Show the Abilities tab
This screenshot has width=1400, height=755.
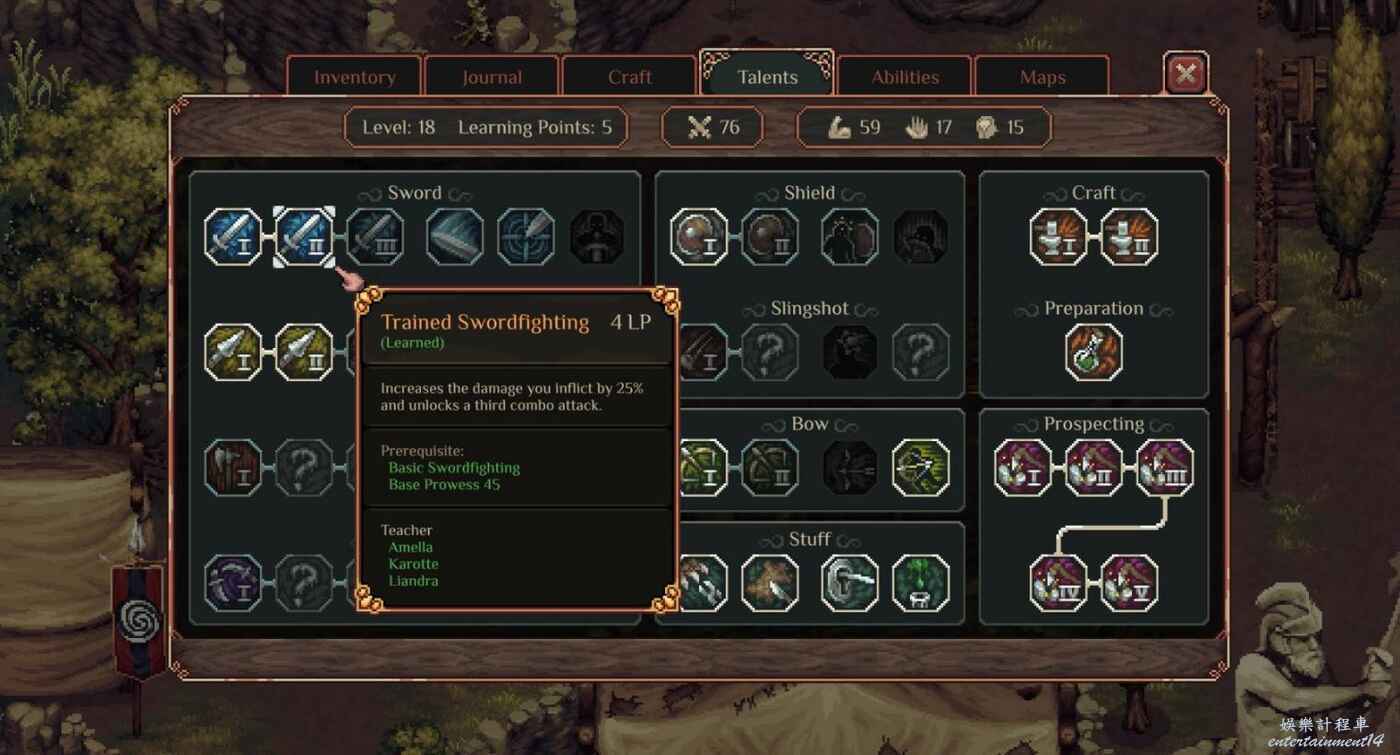[x=905, y=77]
